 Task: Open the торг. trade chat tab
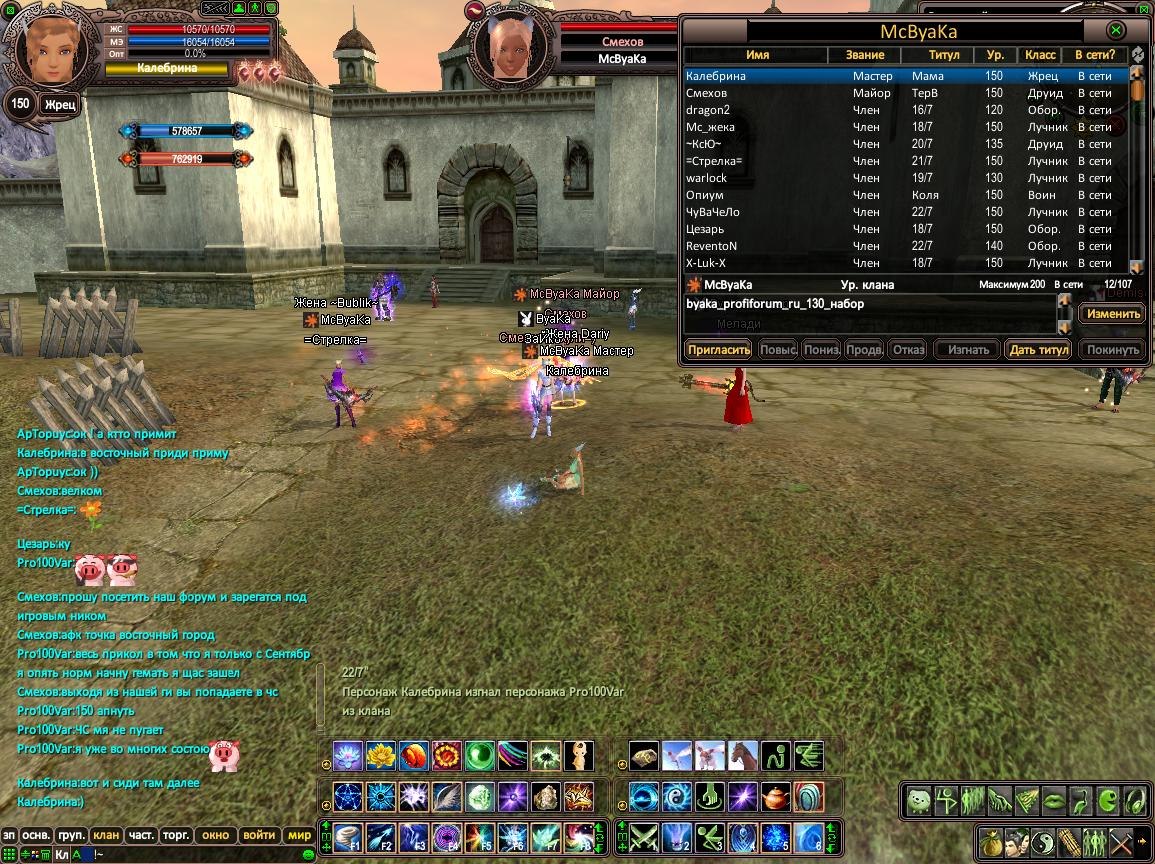click(178, 835)
